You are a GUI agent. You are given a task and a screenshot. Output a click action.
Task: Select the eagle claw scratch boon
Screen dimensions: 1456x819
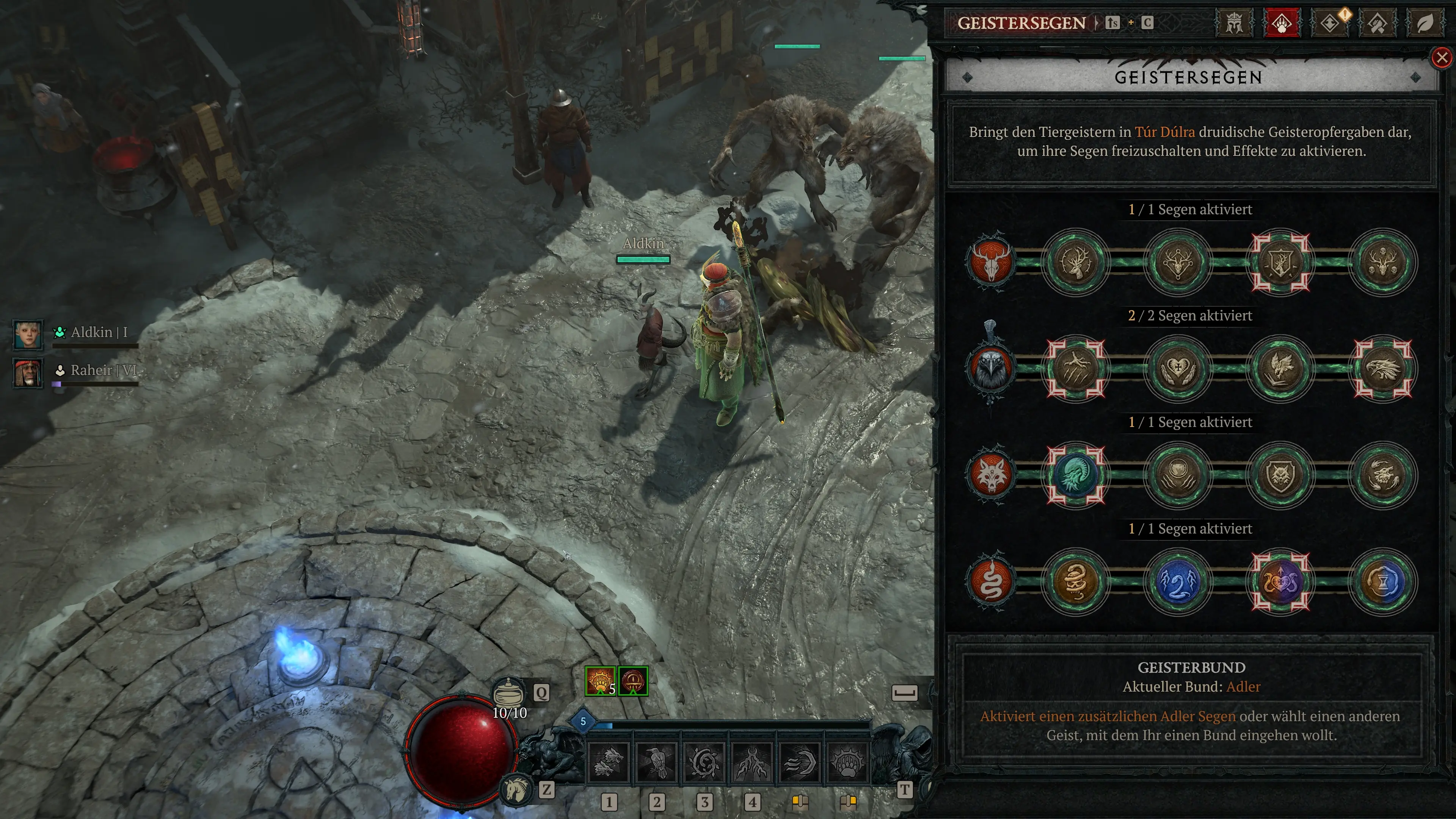click(x=1076, y=369)
